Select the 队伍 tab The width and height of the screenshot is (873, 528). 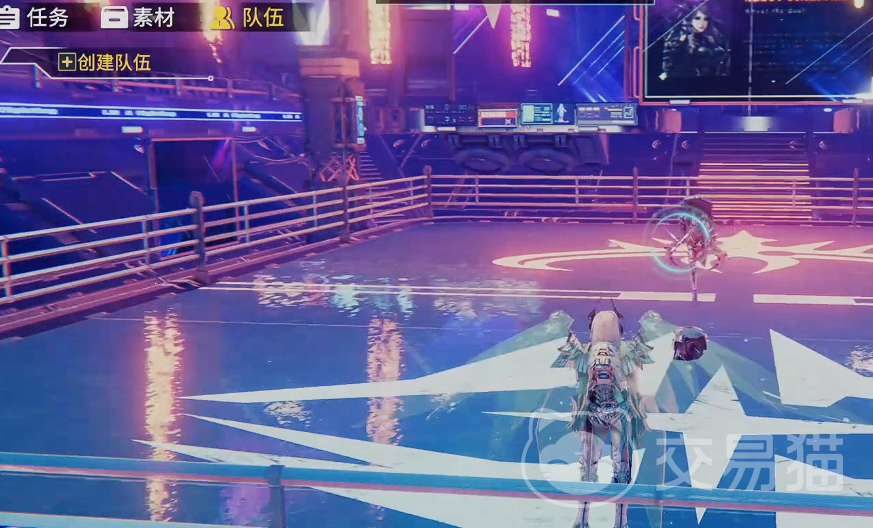(x=248, y=17)
